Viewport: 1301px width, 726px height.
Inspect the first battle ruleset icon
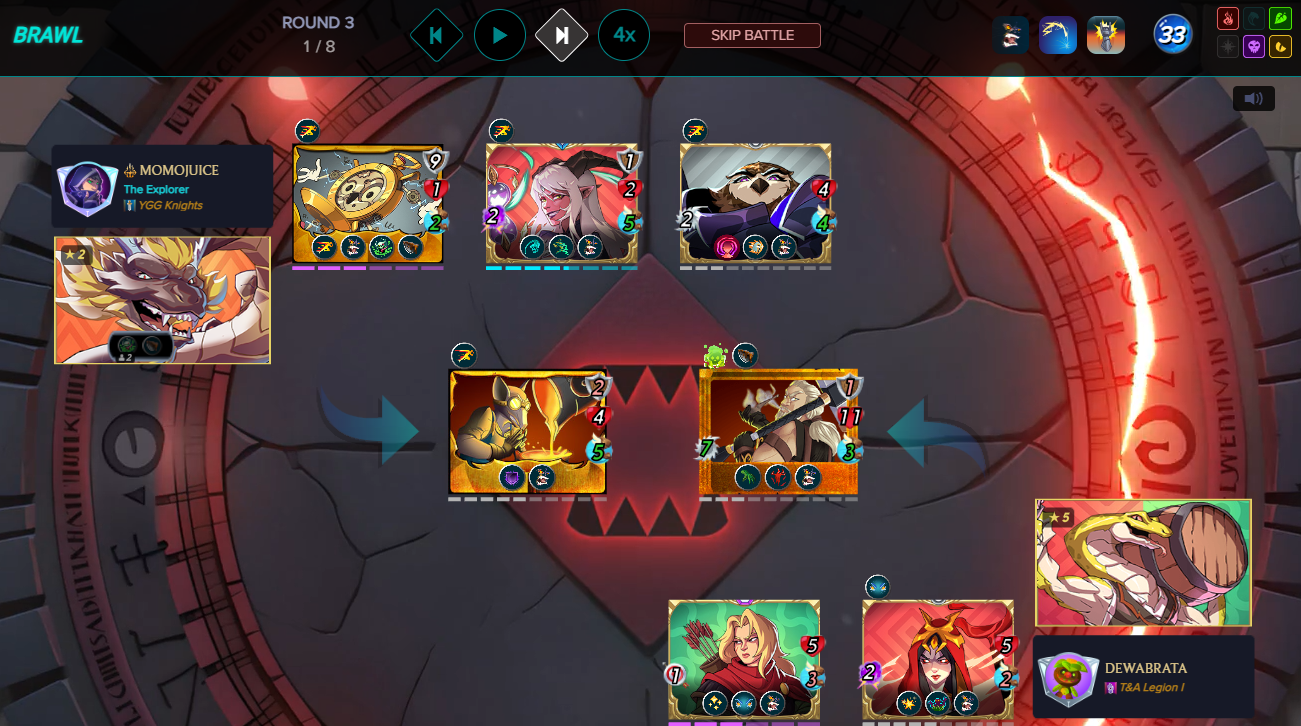(1011, 35)
